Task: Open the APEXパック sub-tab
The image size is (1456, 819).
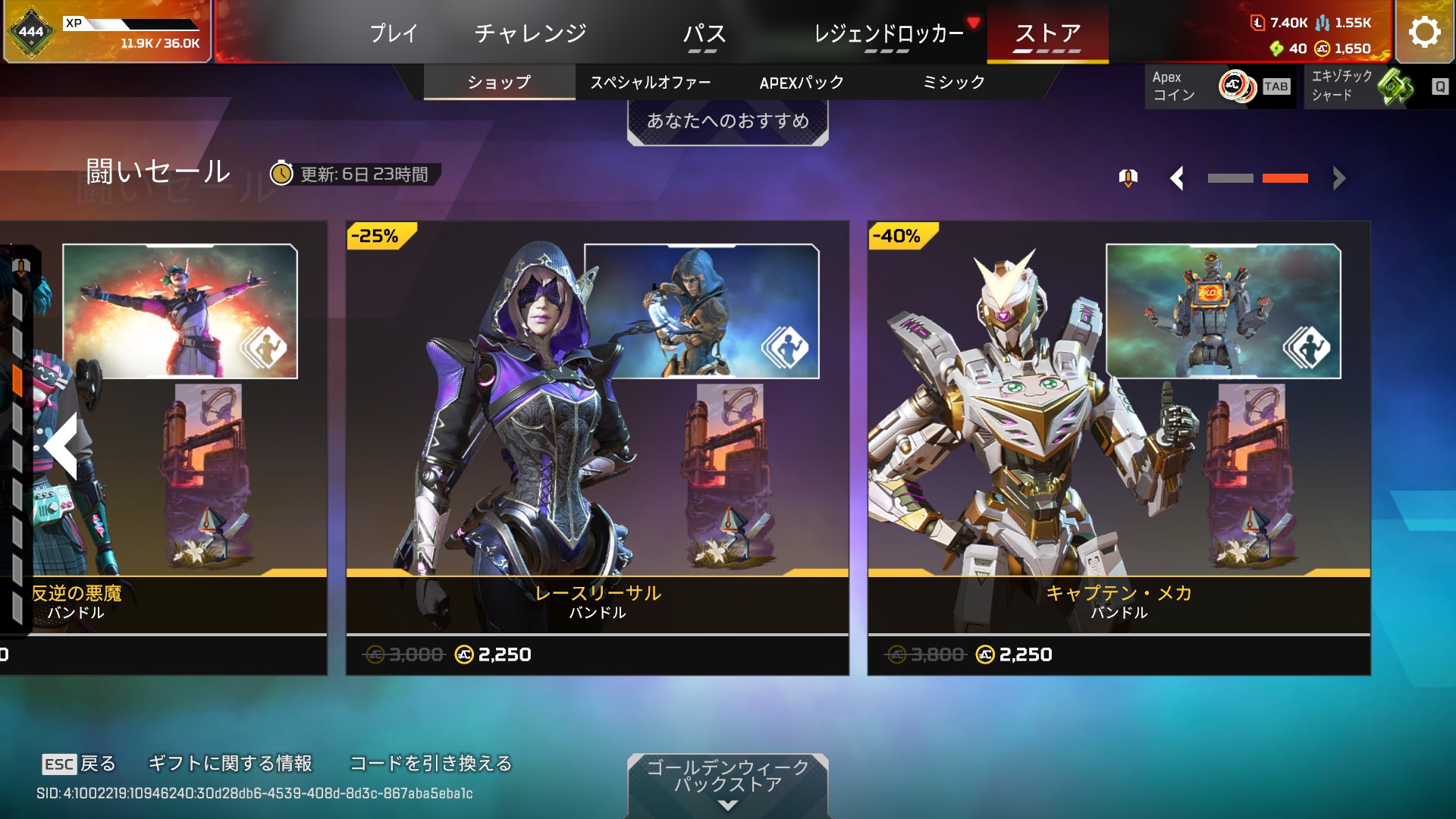Action: point(802,82)
